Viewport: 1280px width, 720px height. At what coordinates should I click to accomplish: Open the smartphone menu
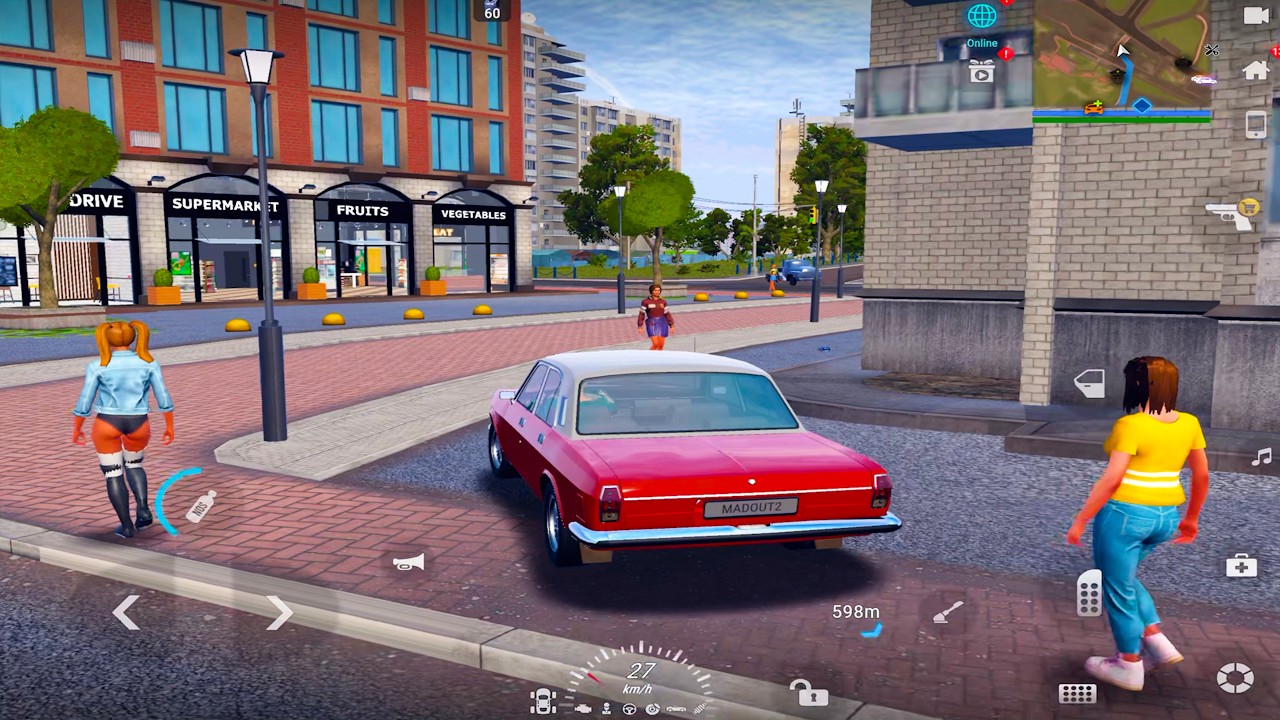click(x=1256, y=124)
